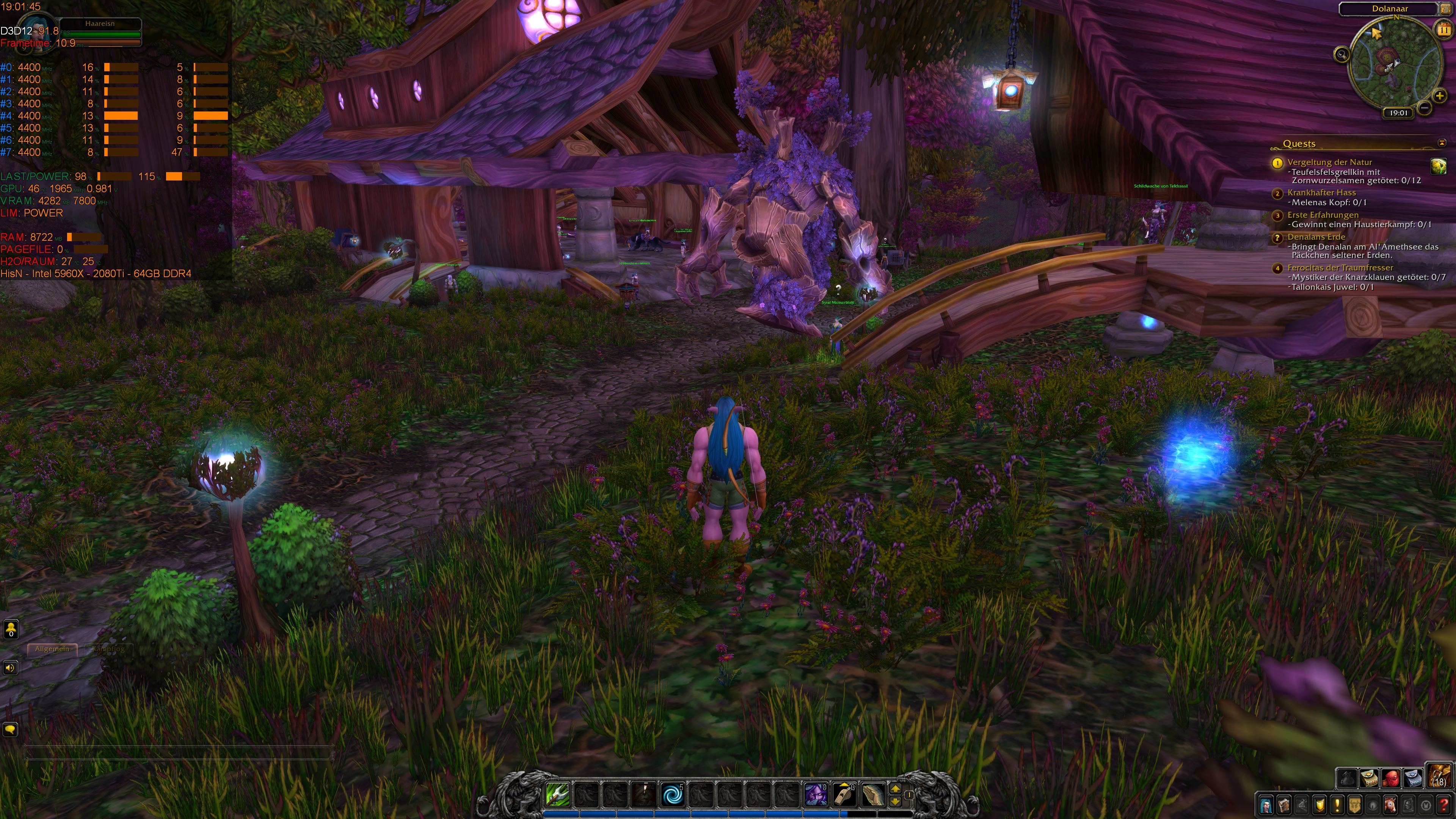
Task: Zoom in the minimap with the plus button
Action: click(x=1440, y=96)
